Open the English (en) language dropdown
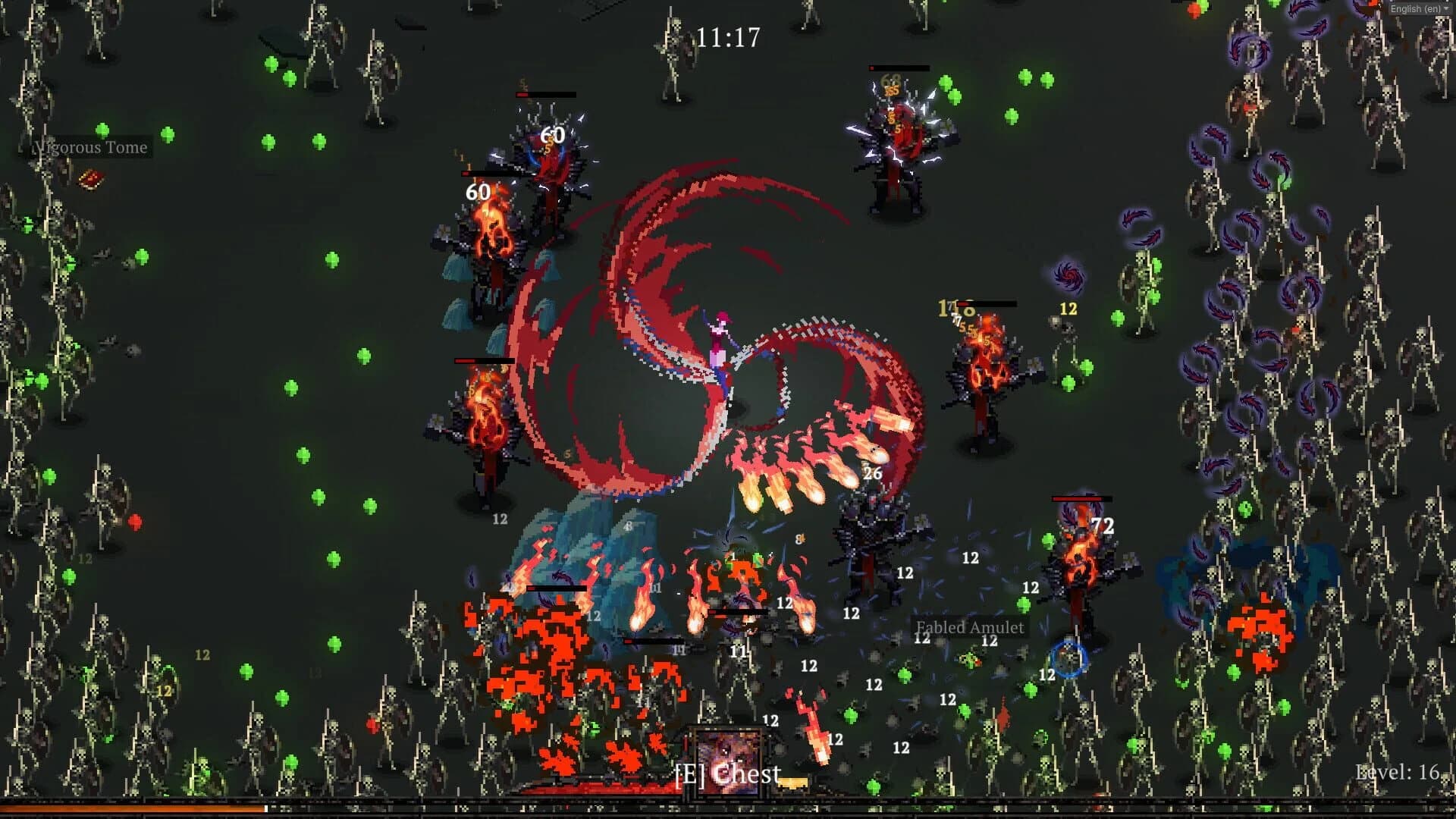Viewport: 1456px width, 819px height. point(1415,9)
